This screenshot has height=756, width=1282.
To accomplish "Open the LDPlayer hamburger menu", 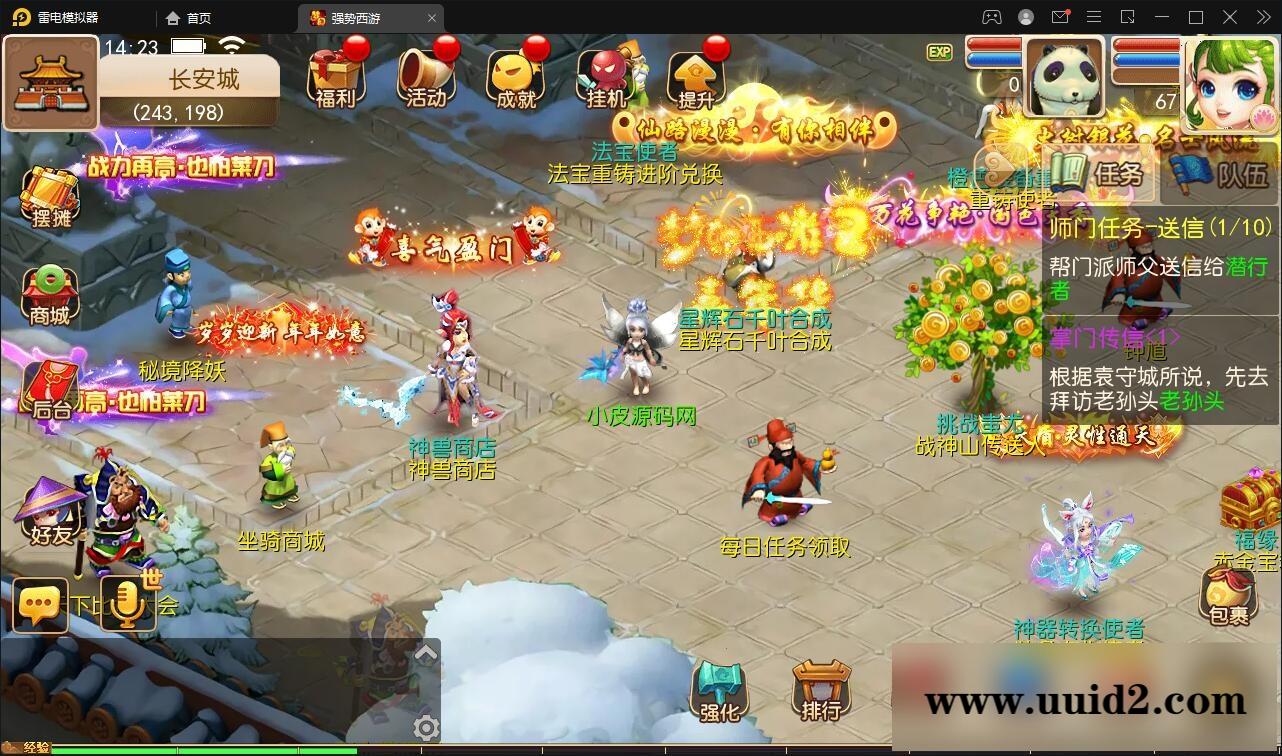I will pos(1093,17).
